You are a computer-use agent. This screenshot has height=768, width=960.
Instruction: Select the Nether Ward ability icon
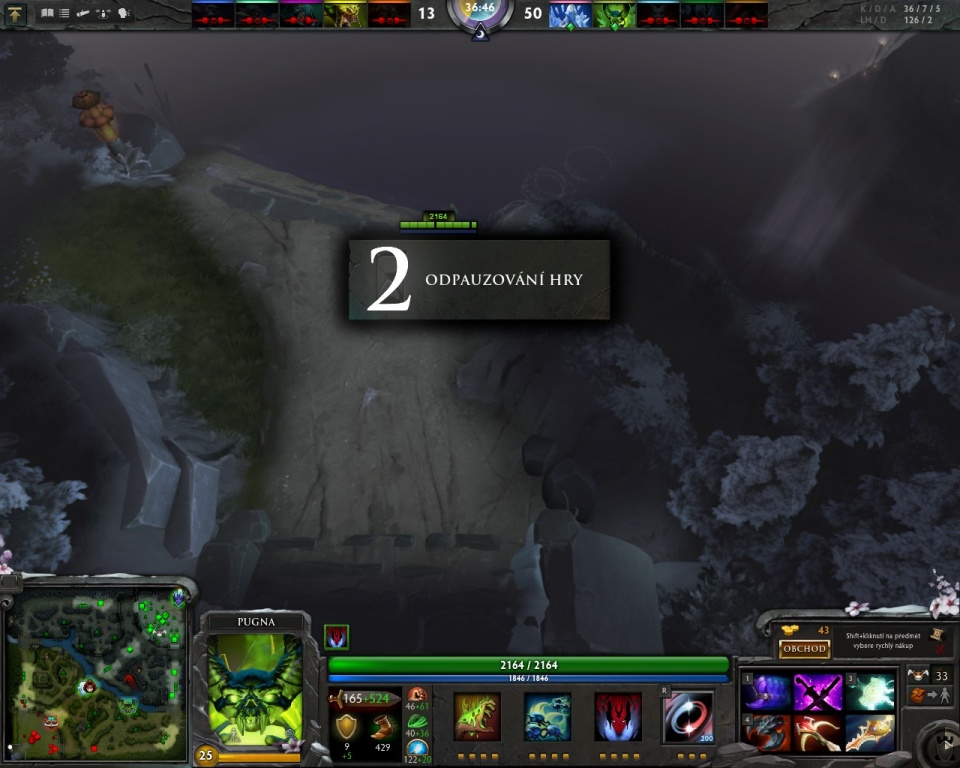pos(617,716)
